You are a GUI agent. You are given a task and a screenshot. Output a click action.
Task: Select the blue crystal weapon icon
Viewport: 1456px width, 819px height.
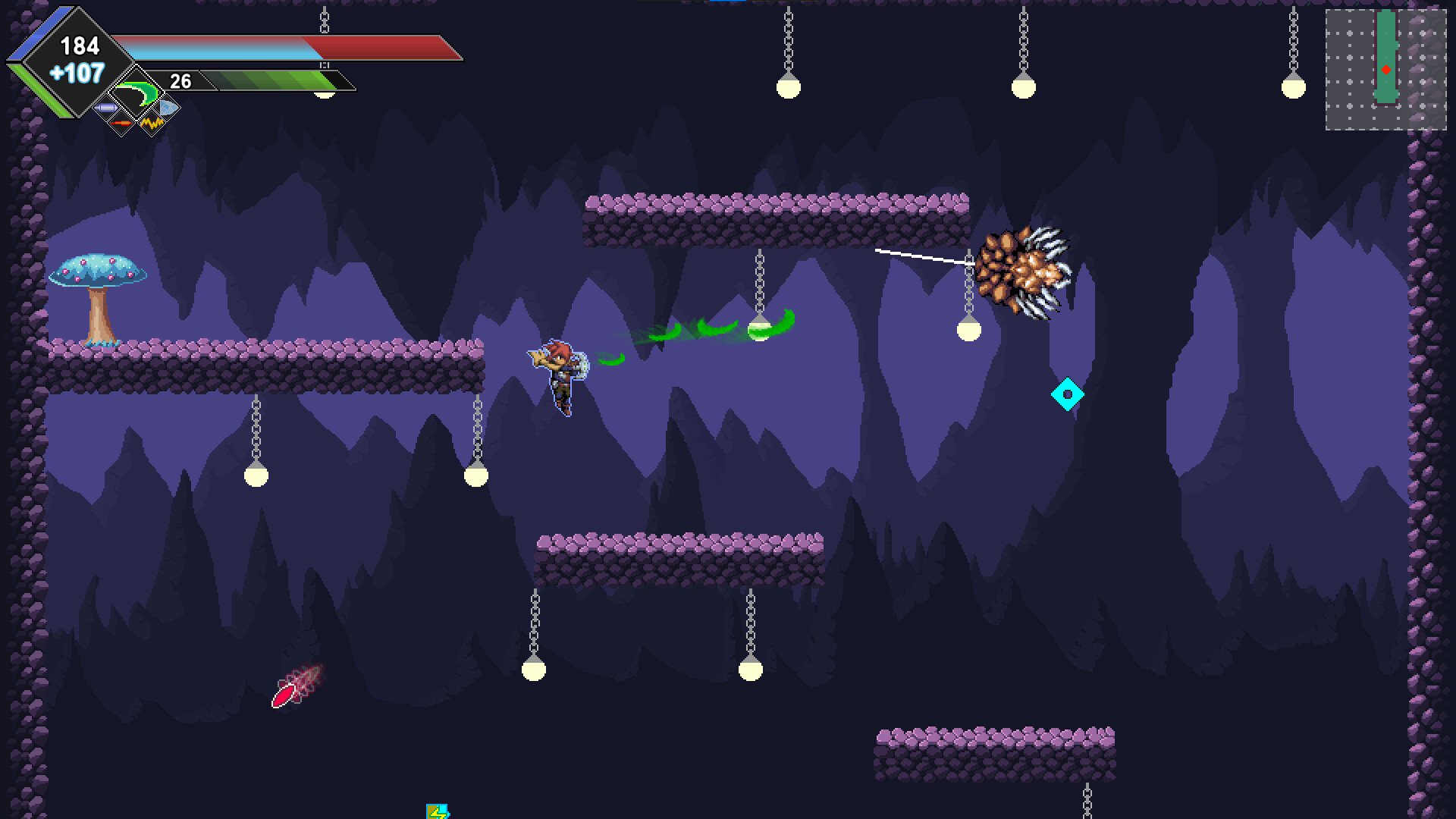168,108
